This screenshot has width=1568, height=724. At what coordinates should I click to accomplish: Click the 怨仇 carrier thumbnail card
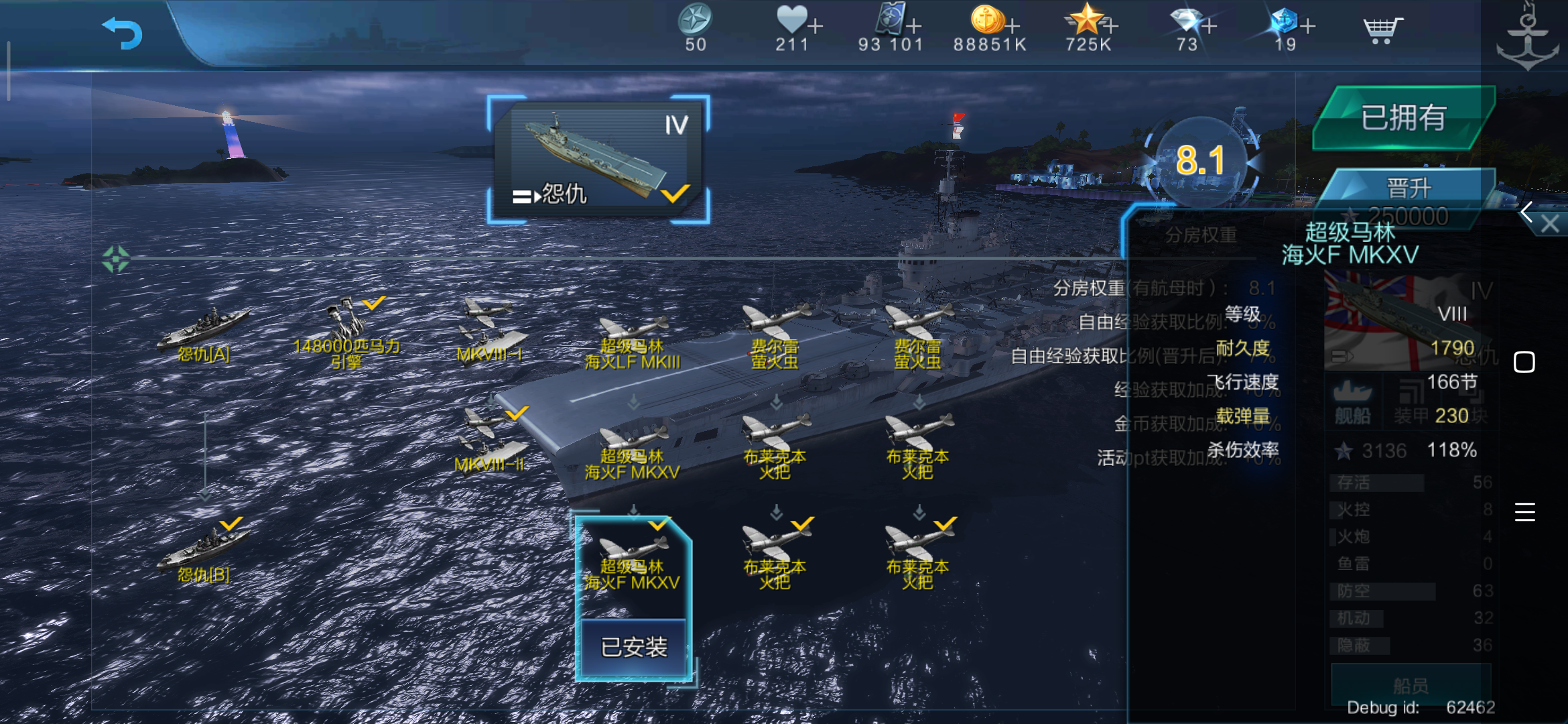coord(598,158)
